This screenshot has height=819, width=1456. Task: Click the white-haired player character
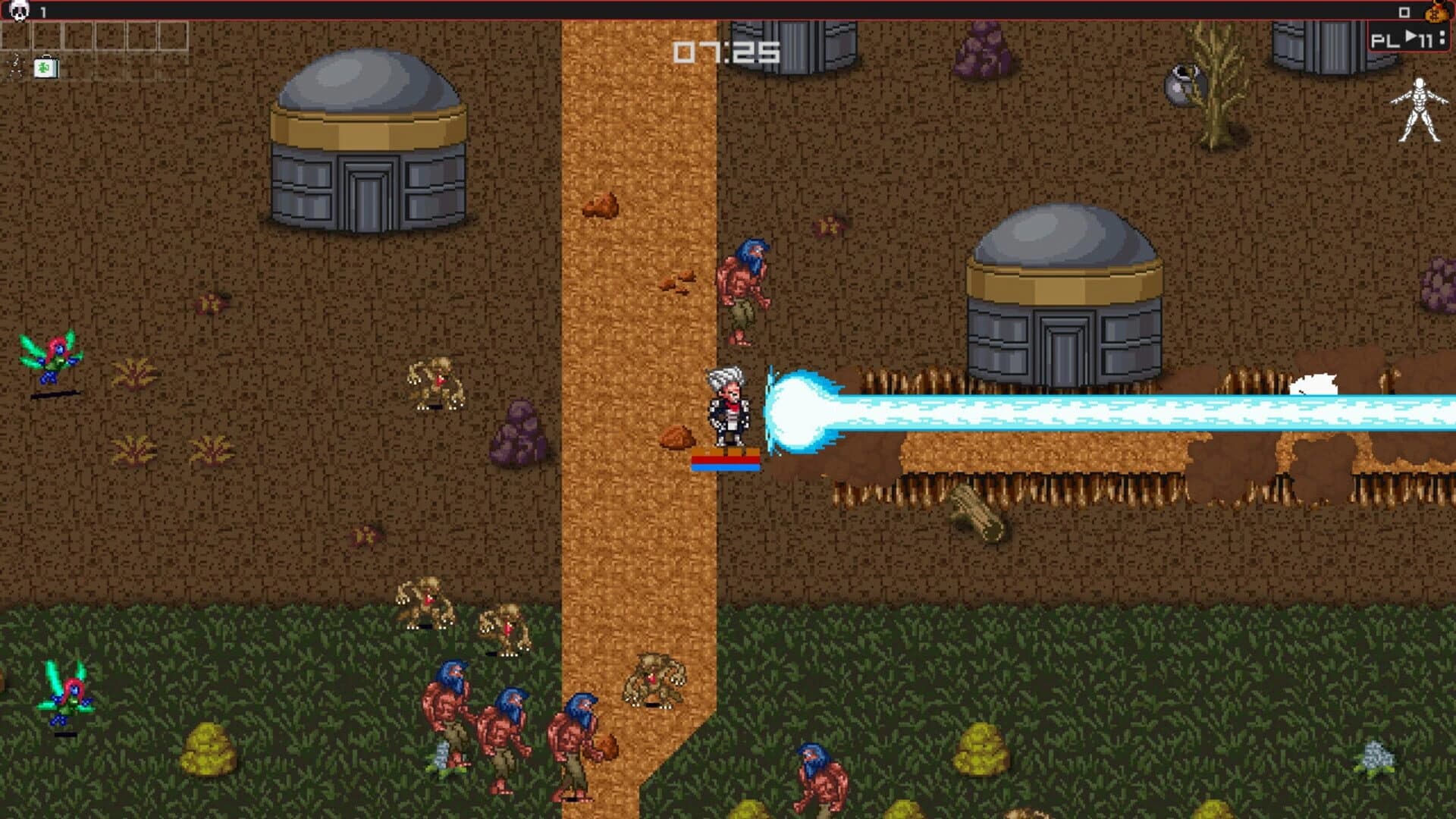728,406
